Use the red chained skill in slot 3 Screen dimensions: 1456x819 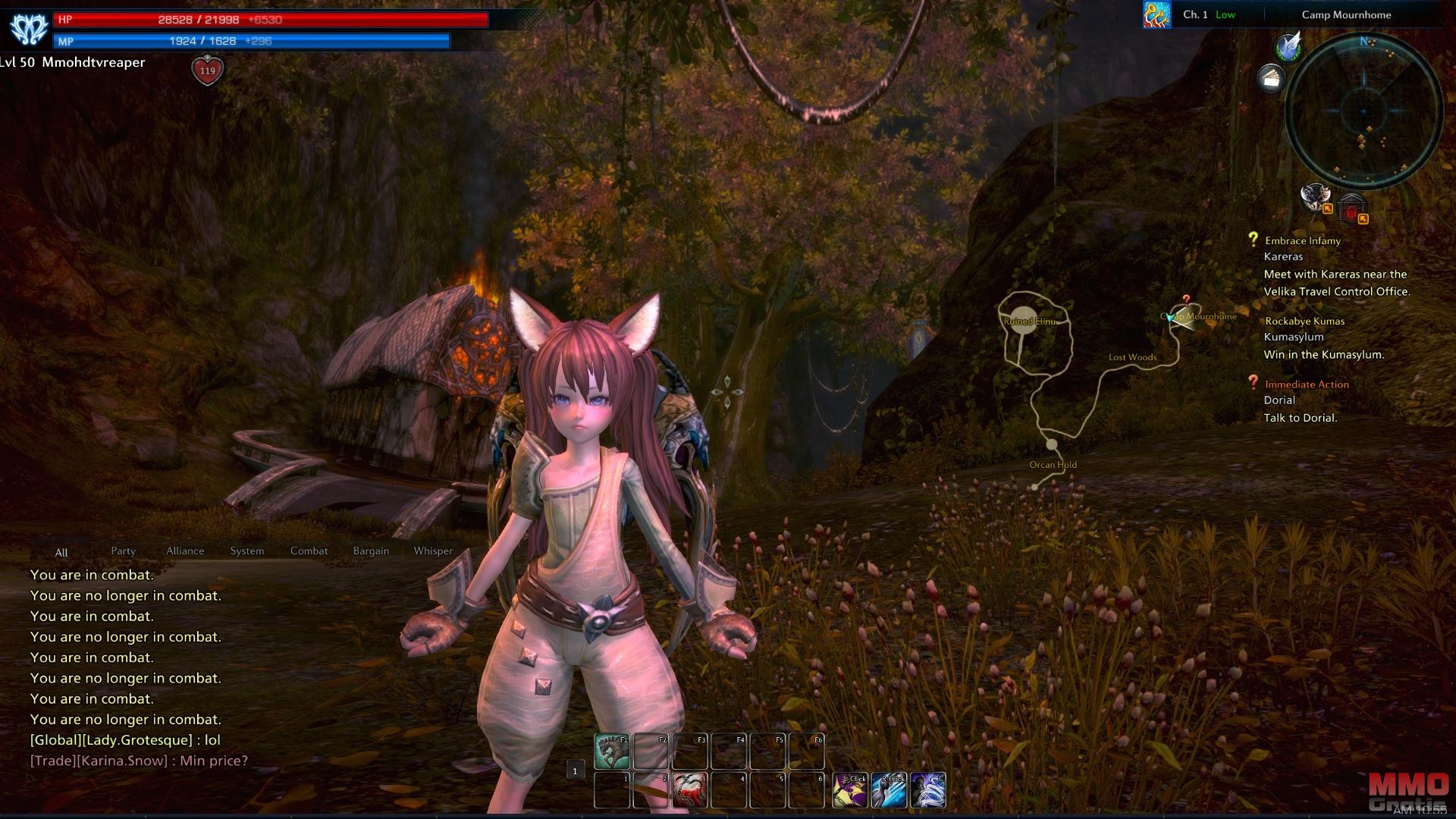(x=689, y=790)
